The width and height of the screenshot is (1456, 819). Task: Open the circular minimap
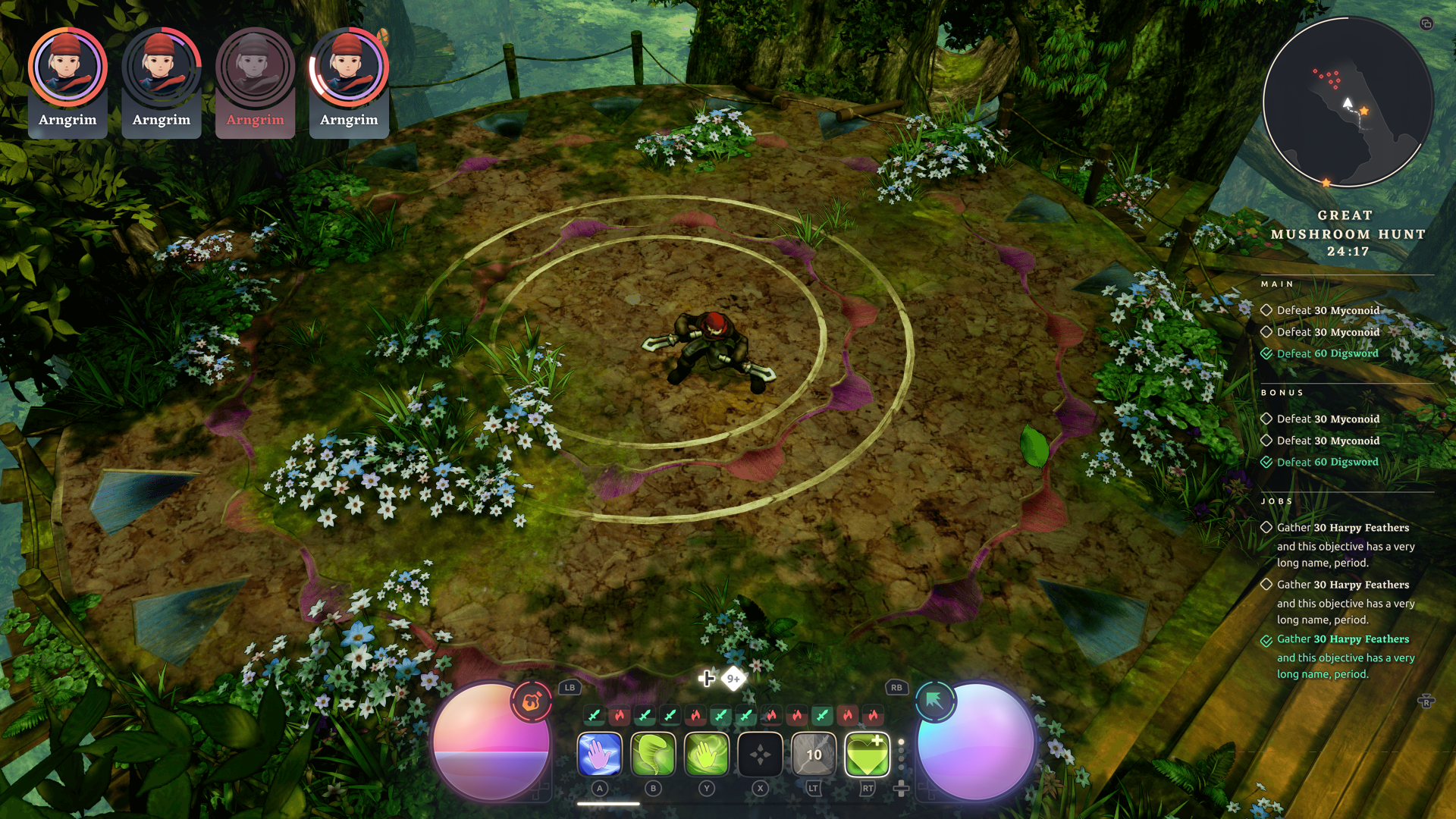pyautogui.click(x=1348, y=102)
